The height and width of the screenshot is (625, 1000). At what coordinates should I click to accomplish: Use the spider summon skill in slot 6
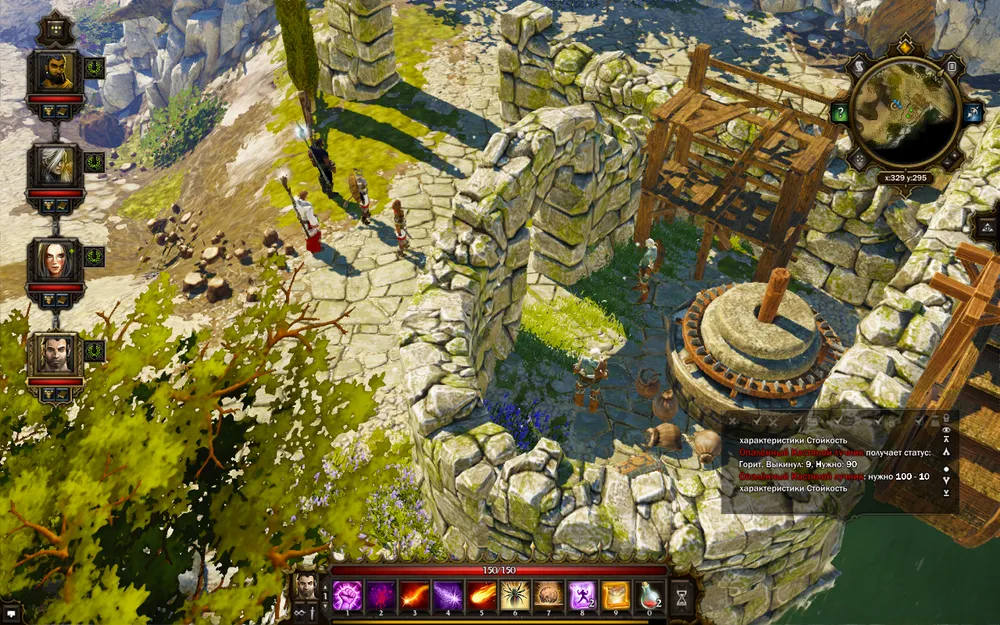pos(515,595)
